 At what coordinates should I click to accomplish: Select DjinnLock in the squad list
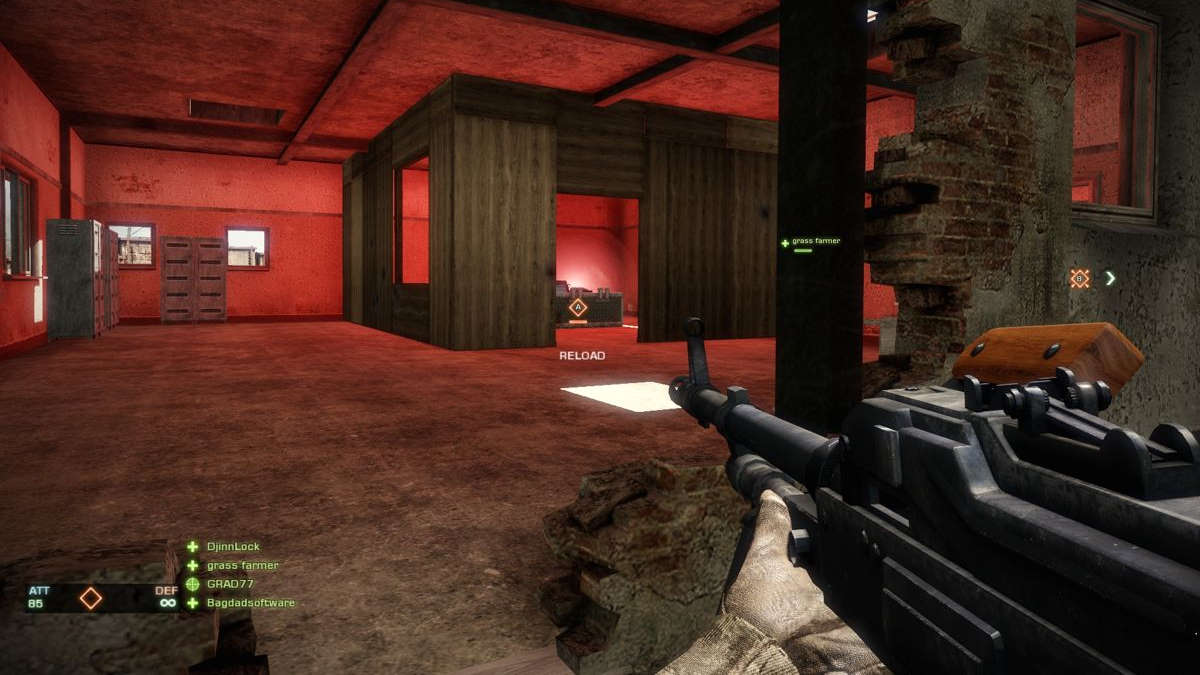(x=233, y=547)
